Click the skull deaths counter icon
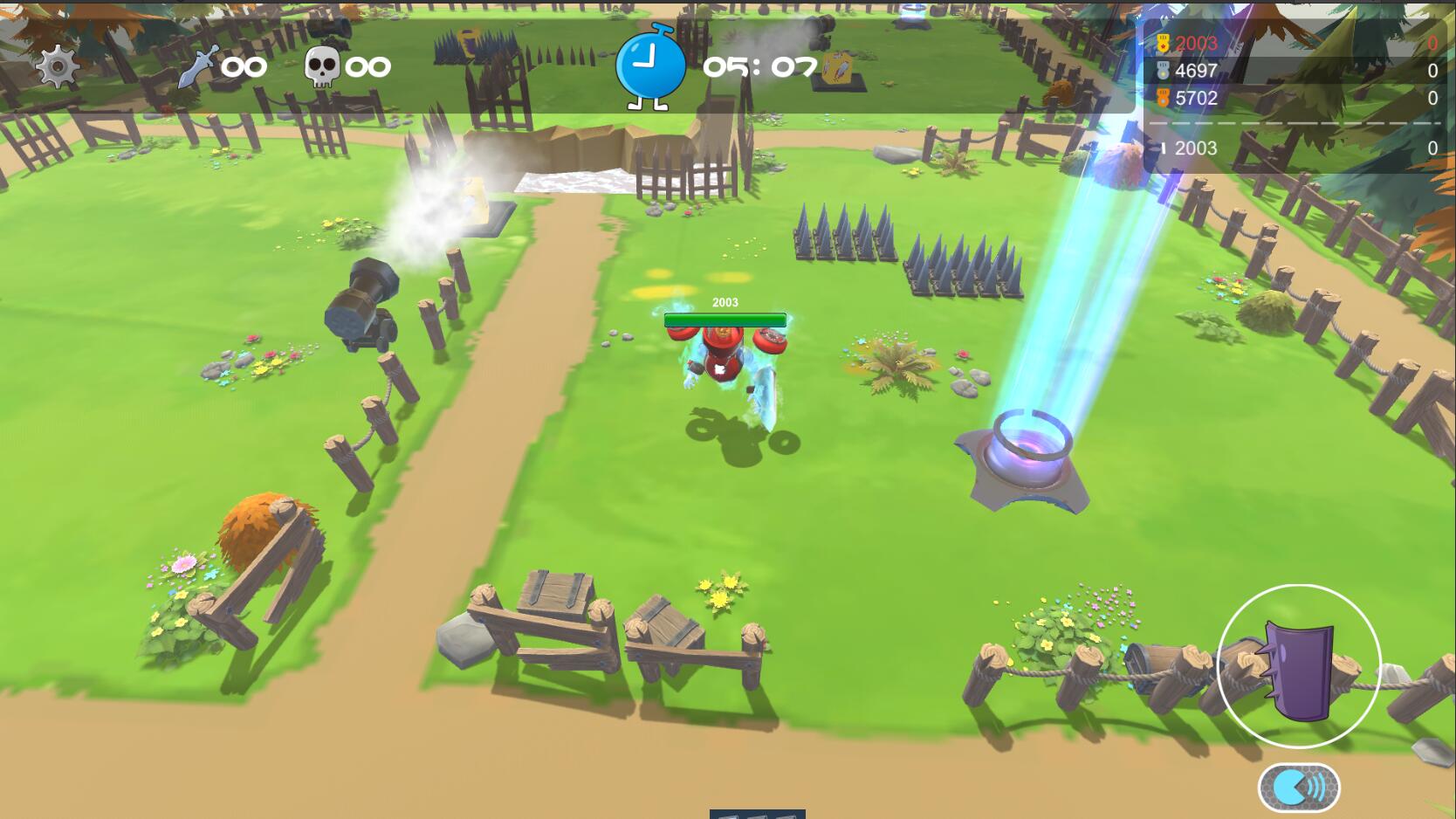The height and width of the screenshot is (819, 1456). click(323, 65)
